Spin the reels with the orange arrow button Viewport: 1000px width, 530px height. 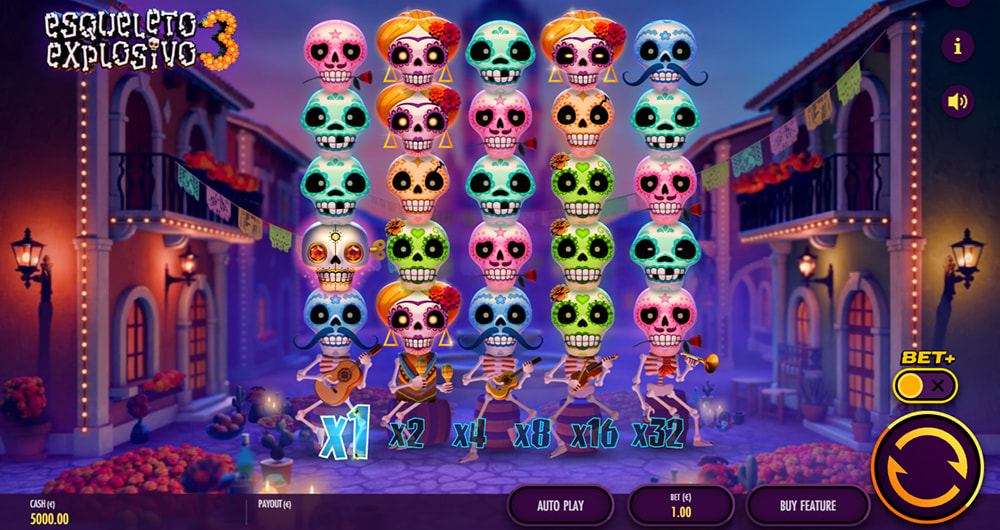point(926,467)
